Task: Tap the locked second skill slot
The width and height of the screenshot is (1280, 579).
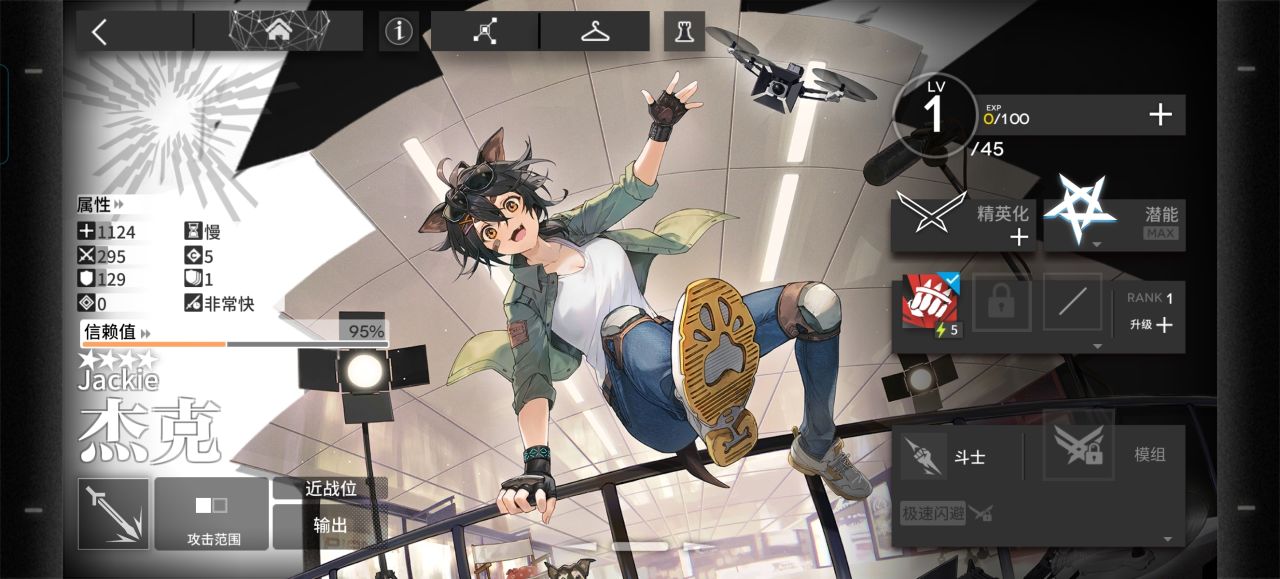Action: [x=1001, y=302]
